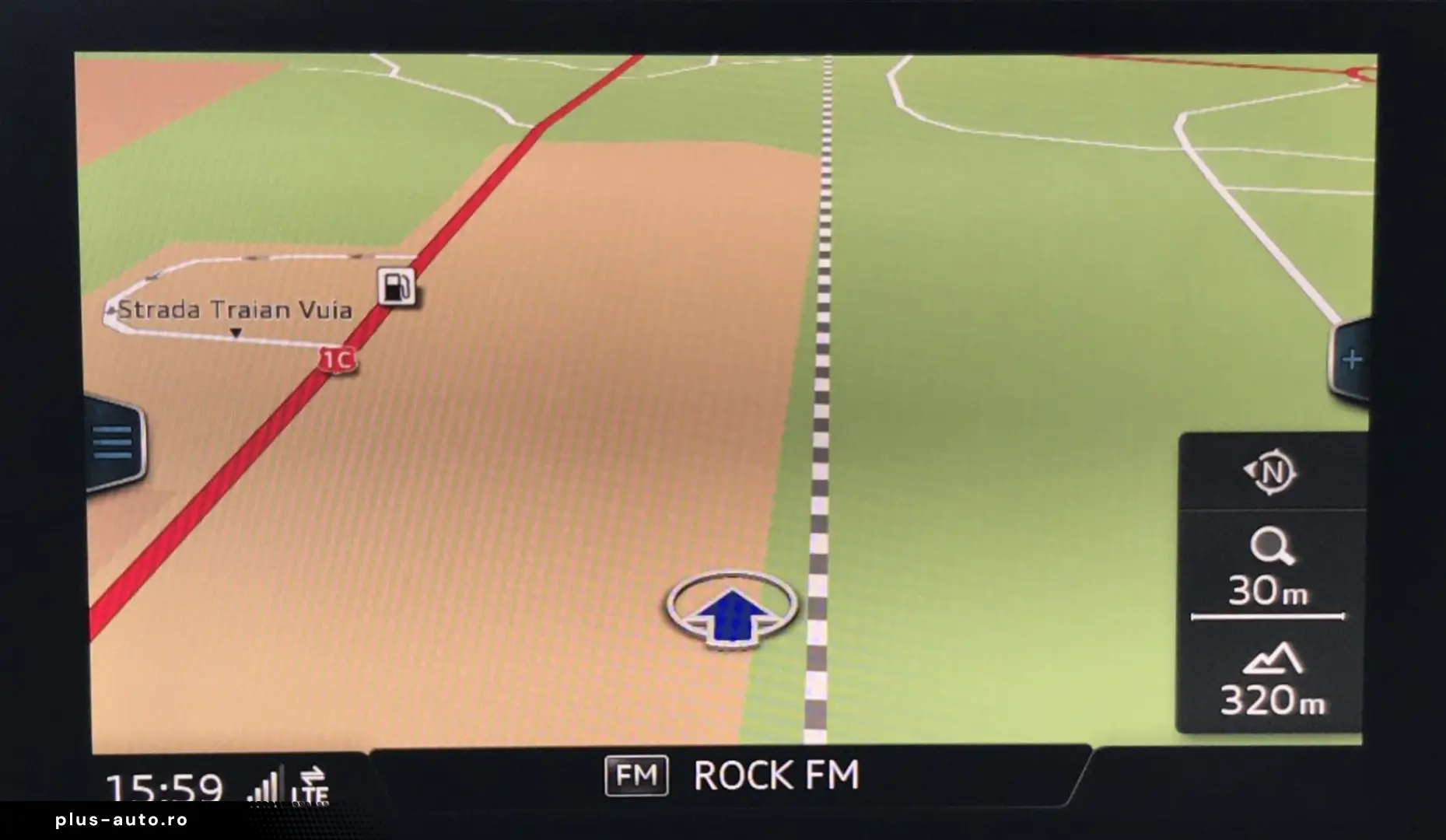
Task: Select the fuel station marker on map
Action: point(396,286)
